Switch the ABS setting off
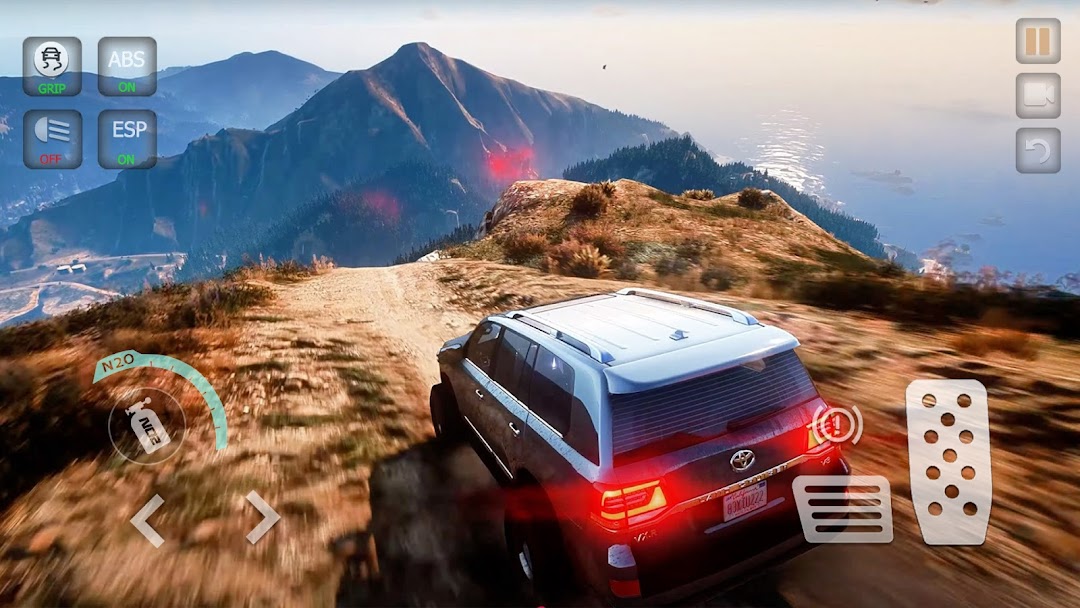 [x=127, y=66]
